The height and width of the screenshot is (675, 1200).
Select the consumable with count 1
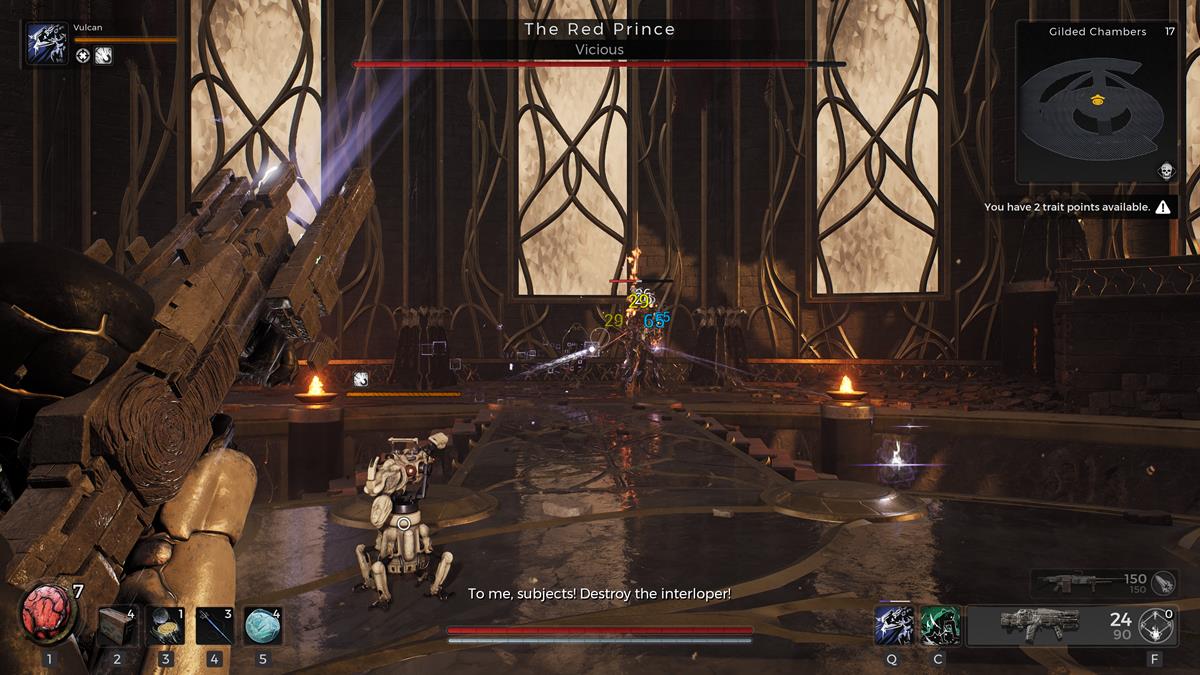click(x=165, y=626)
